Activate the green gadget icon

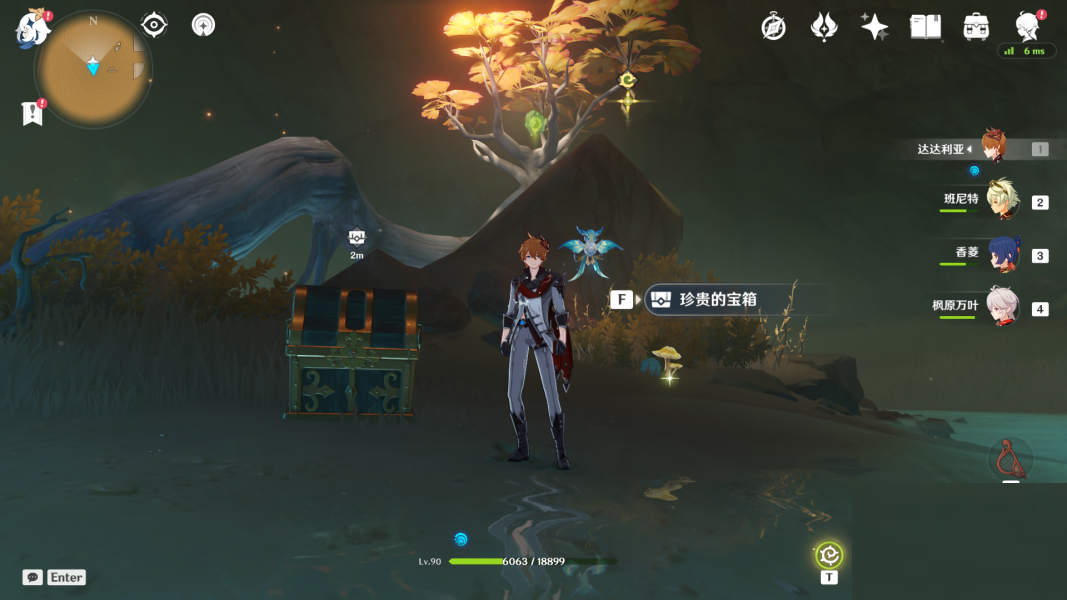(829, 555)
